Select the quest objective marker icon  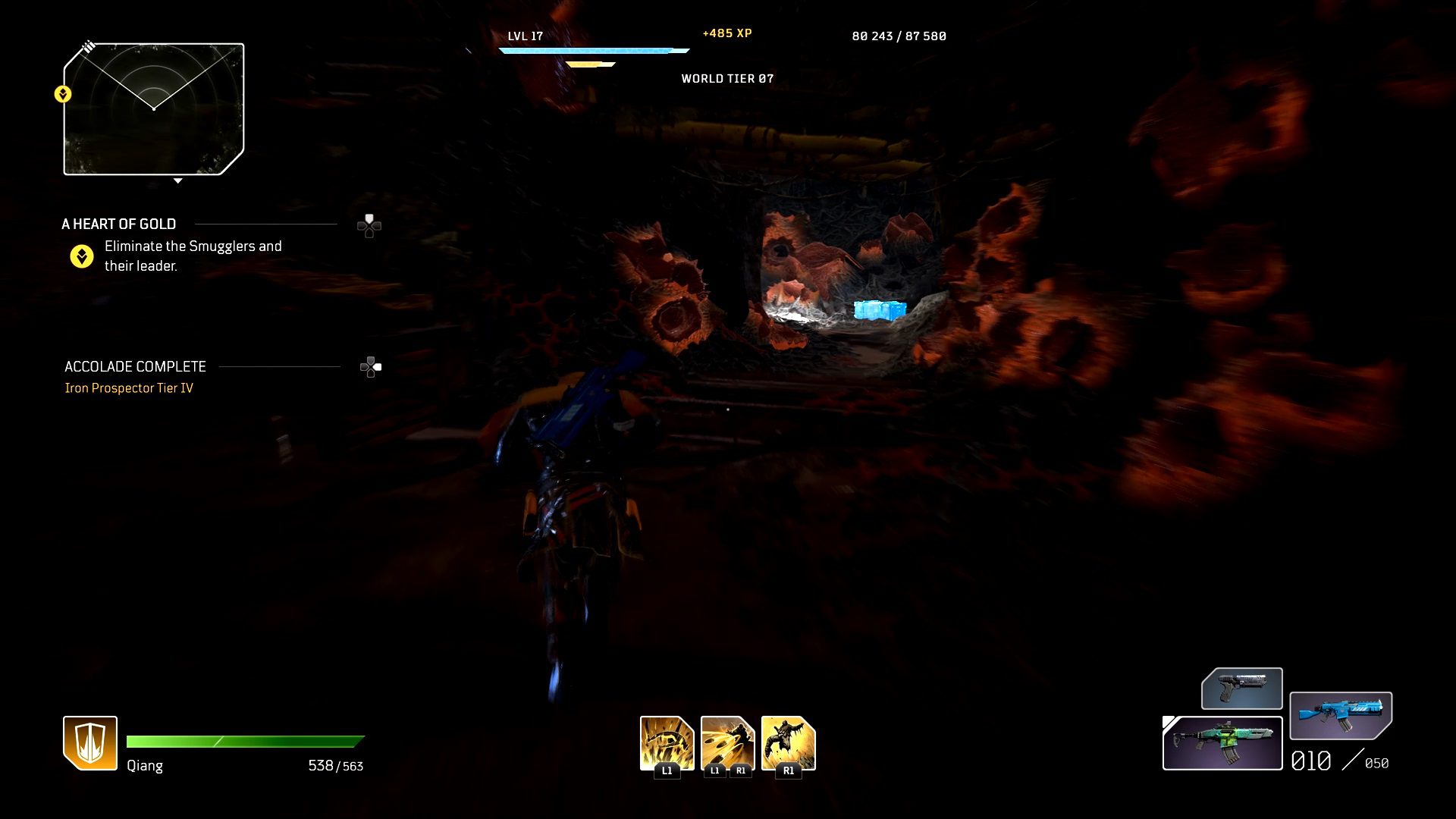(81, 256)
